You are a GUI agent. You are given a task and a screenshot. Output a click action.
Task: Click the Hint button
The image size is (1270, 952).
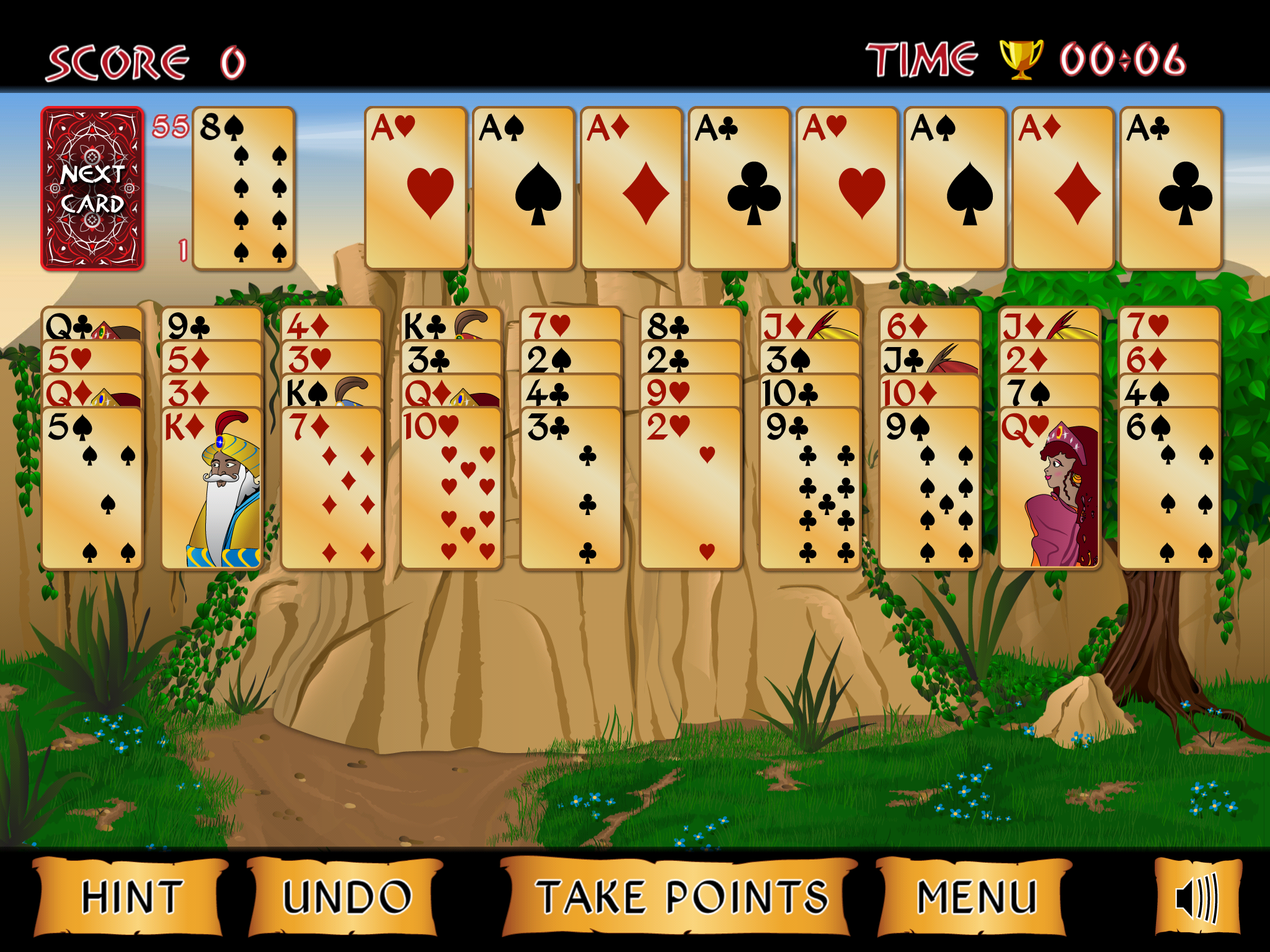click(131, 897)
